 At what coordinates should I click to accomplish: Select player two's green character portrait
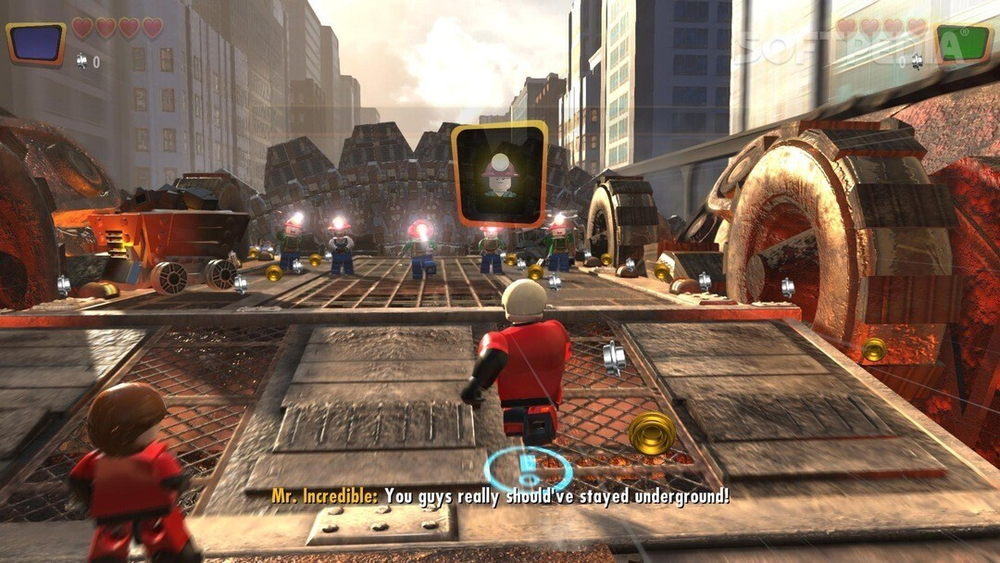point(962,44)
